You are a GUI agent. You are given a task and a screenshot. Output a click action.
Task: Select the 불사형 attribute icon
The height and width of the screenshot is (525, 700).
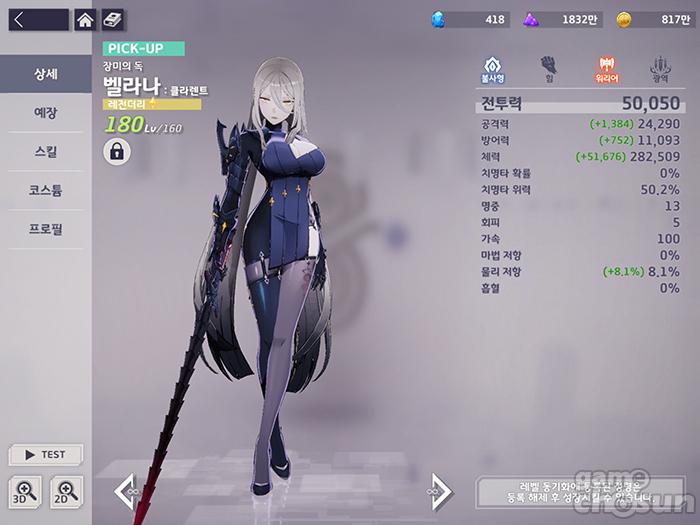click(492, 68)
